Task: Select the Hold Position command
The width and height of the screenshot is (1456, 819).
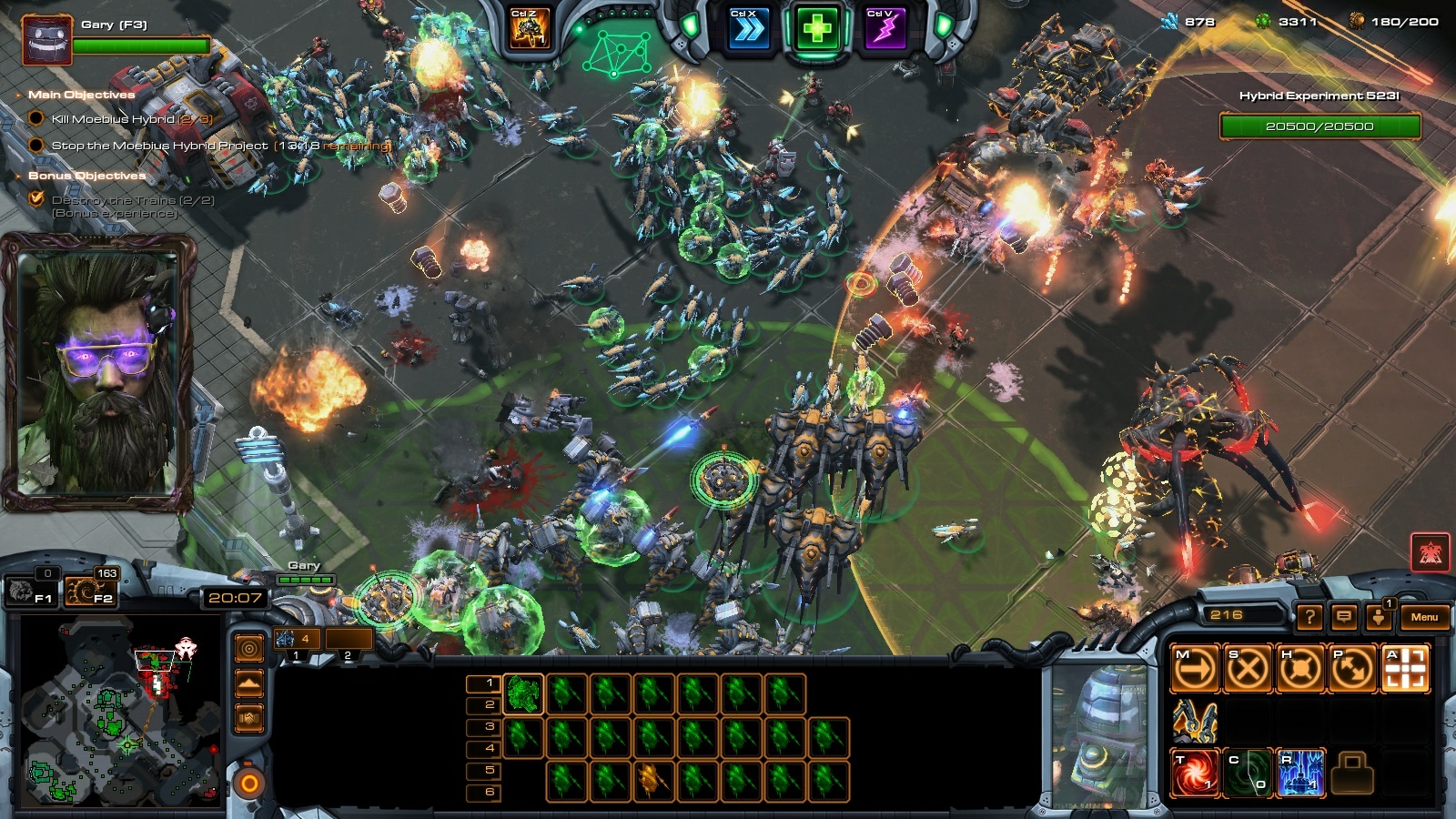Action: click(1300, 670)
